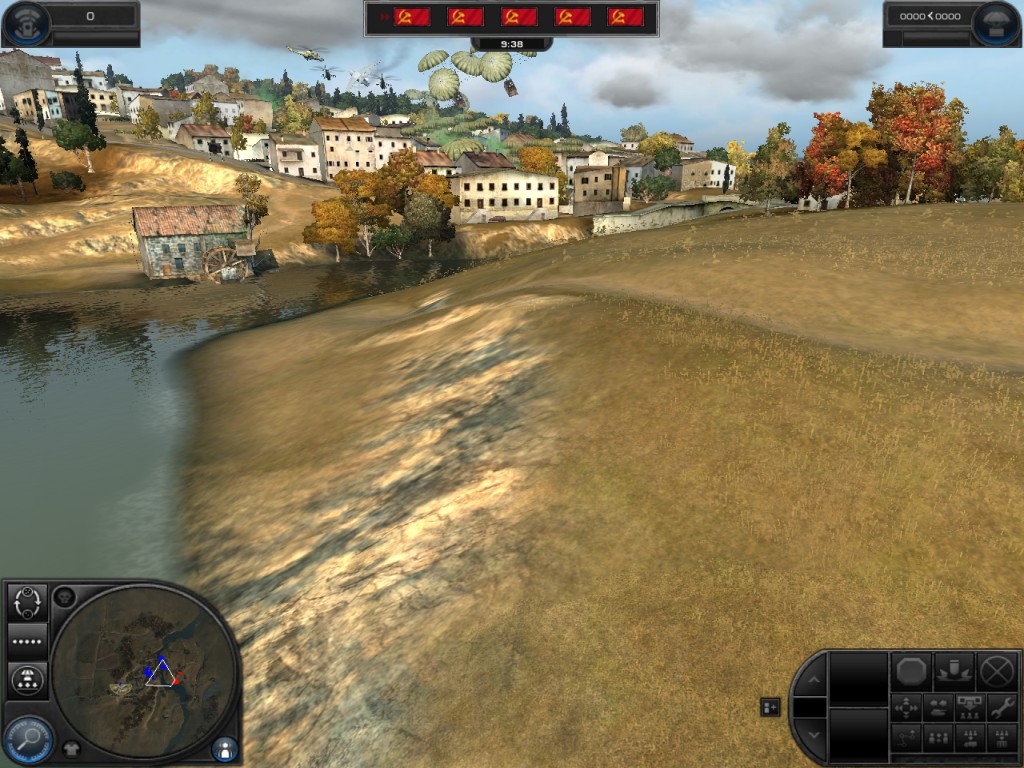Select the rotating arrows button beside minimap

27,602
